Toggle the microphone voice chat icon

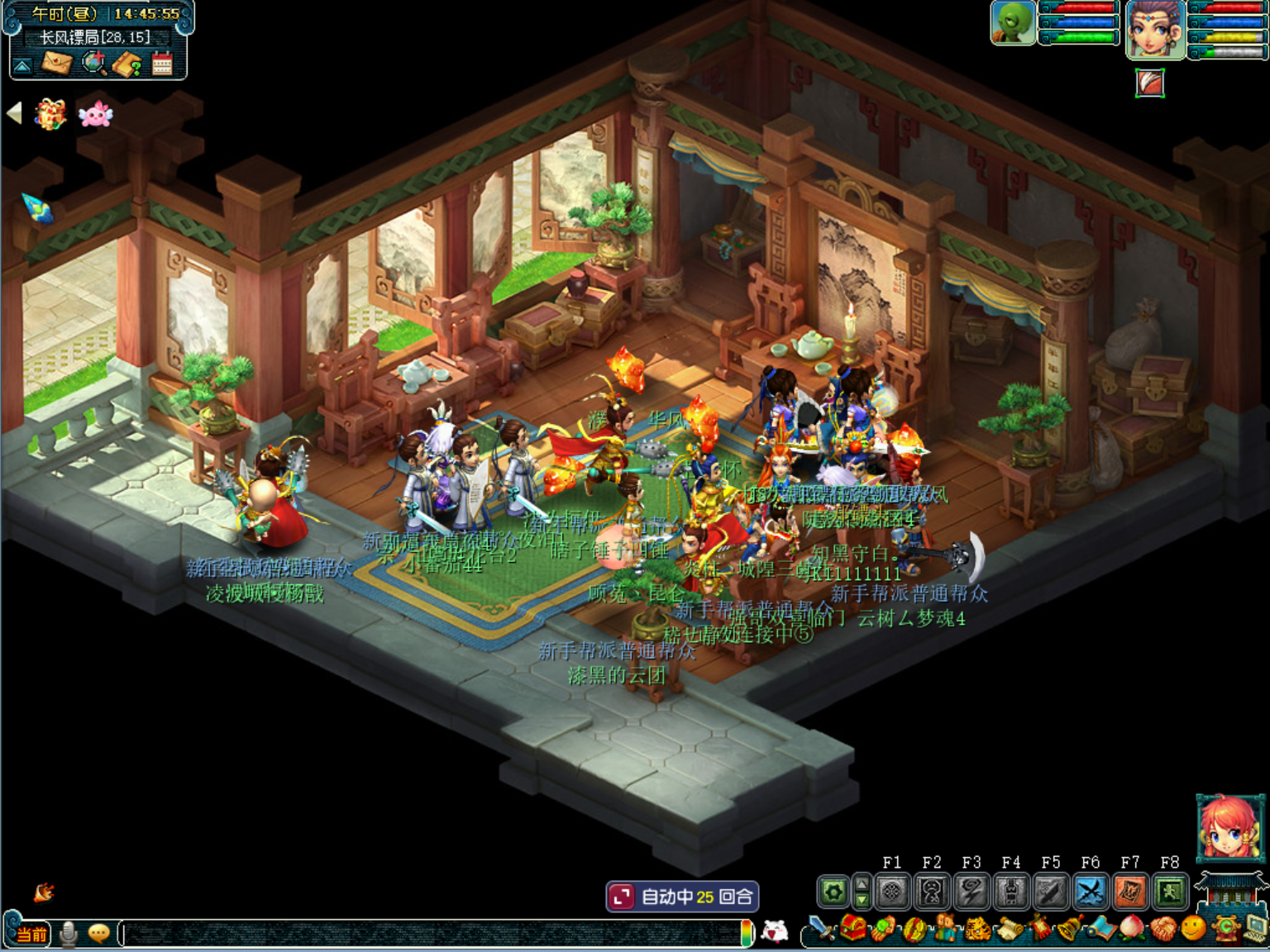(x=69, y=934)
